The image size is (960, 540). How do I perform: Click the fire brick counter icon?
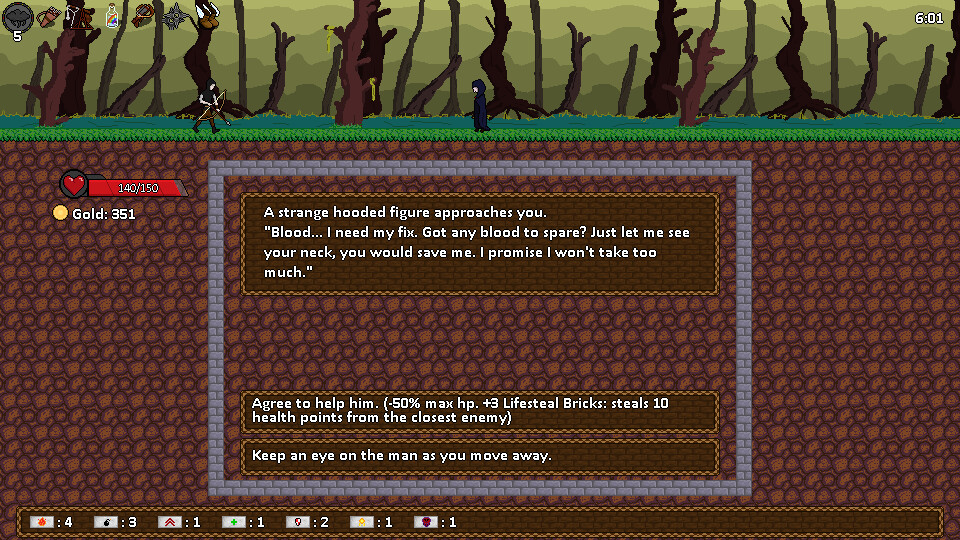point(41,522)
